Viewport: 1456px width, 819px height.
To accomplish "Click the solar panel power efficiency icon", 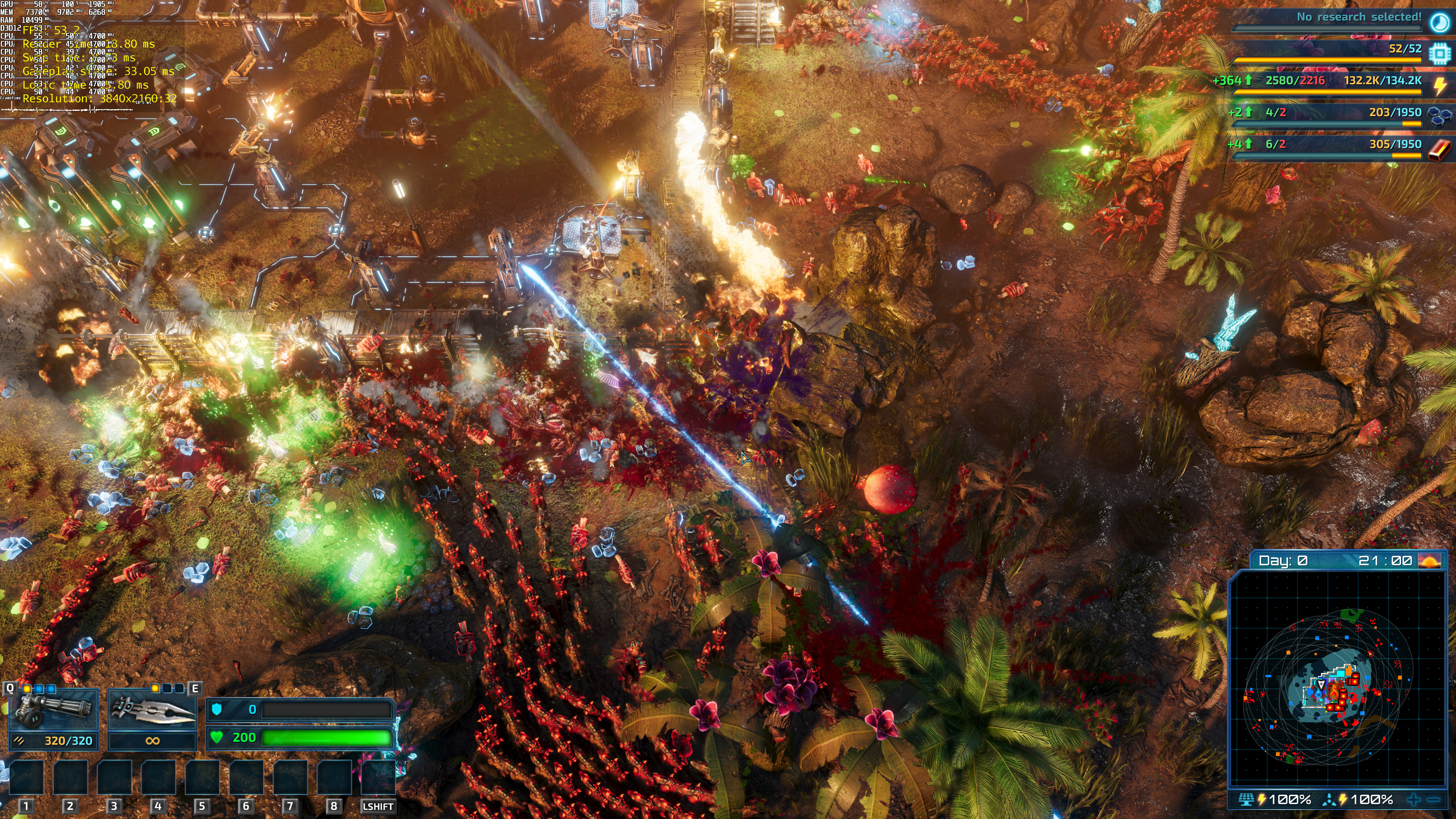I will point(1246,799).
